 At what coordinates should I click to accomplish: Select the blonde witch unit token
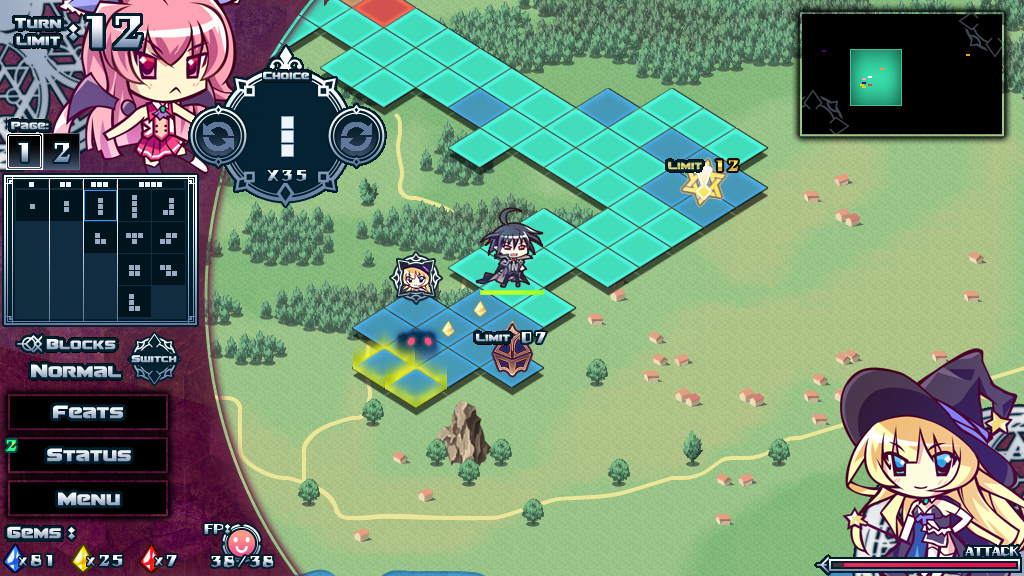coord(412,278)
